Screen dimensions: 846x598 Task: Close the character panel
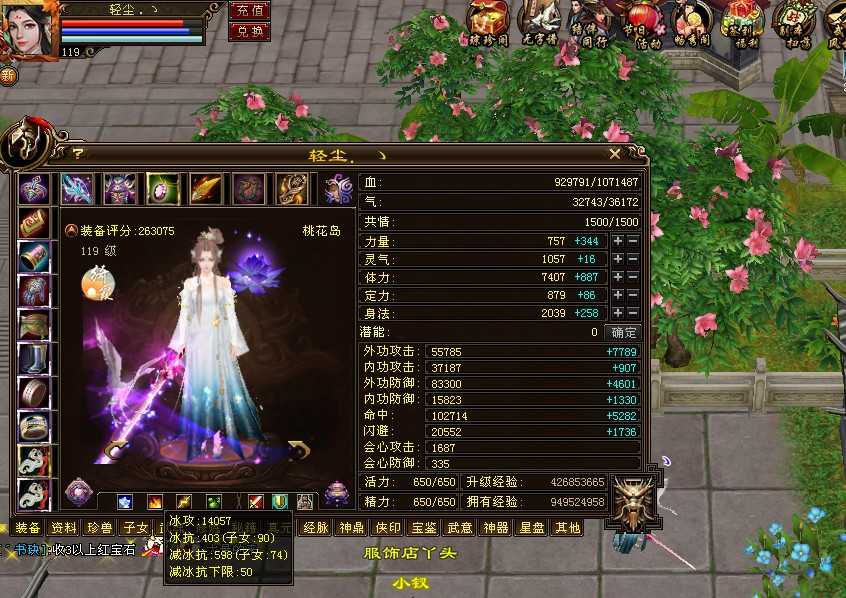615,154
